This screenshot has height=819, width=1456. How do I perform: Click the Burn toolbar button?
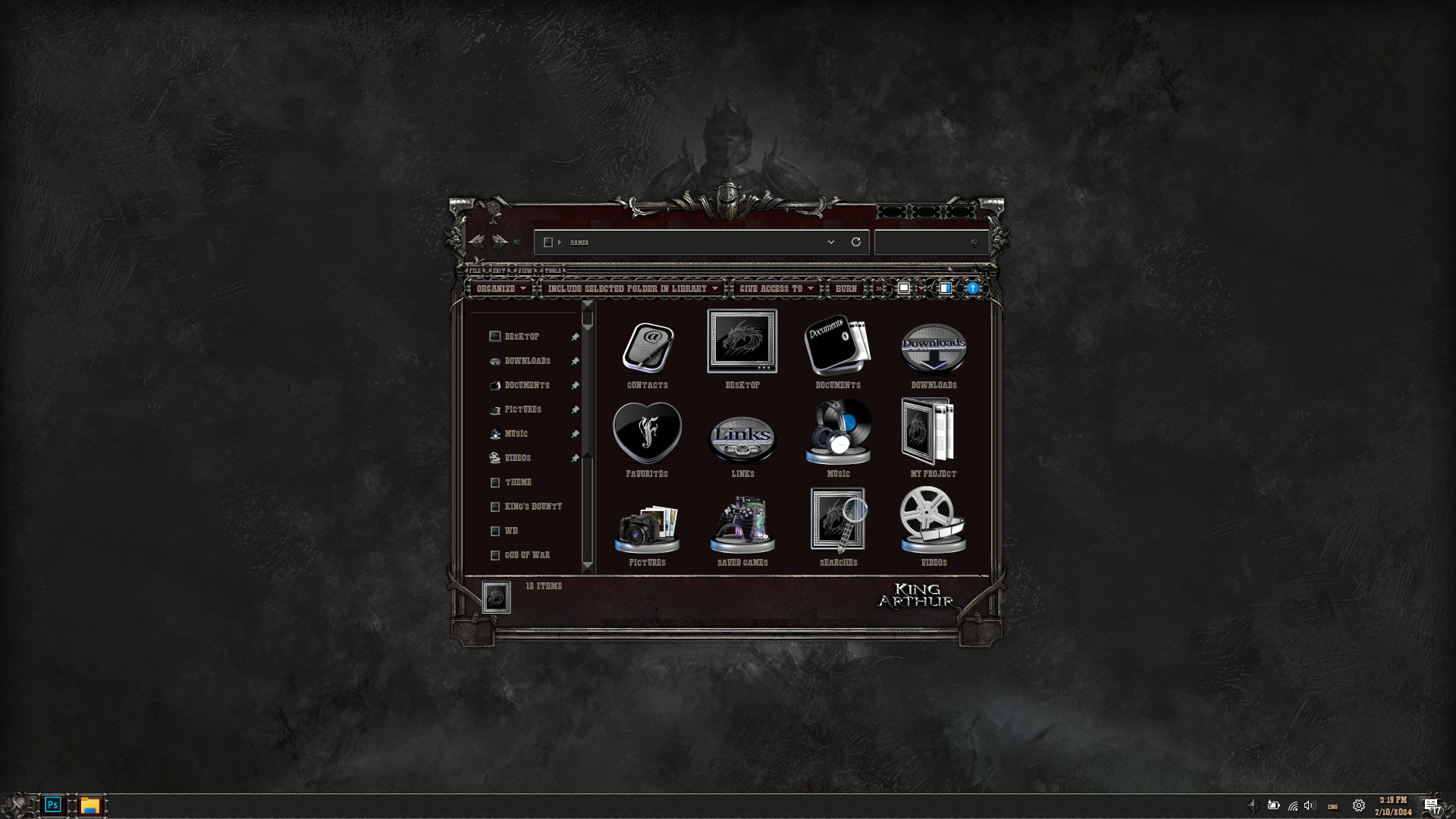tap(846, 289)
